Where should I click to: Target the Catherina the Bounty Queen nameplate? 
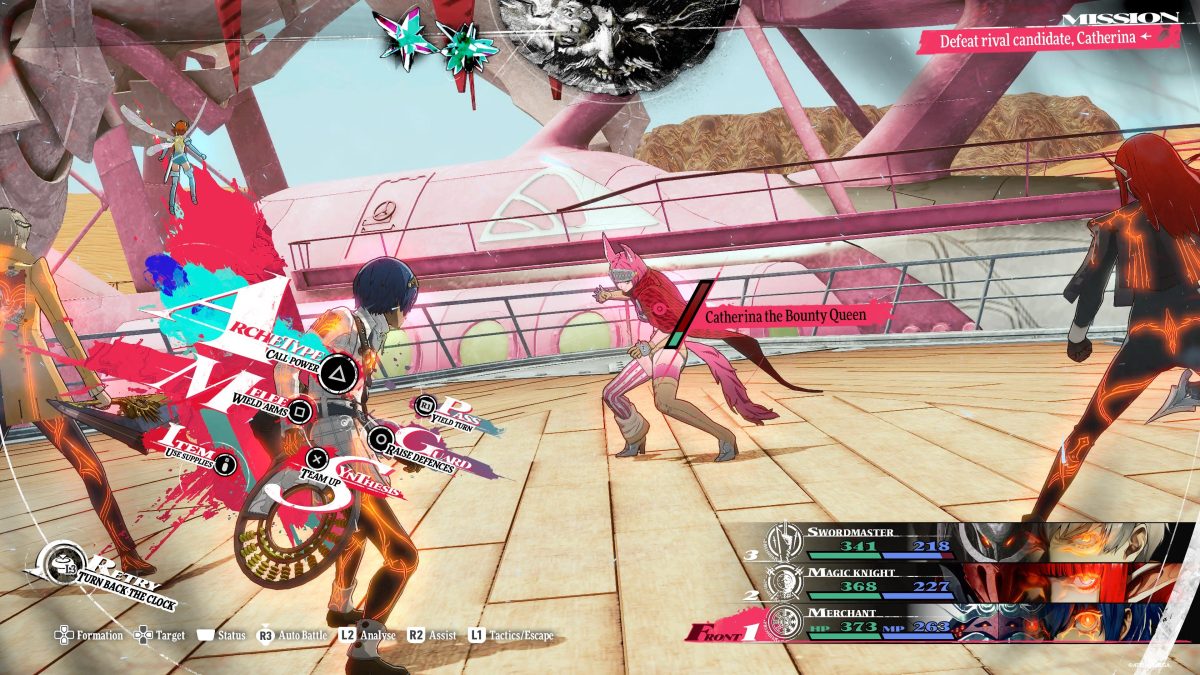(x=784, y=316)
